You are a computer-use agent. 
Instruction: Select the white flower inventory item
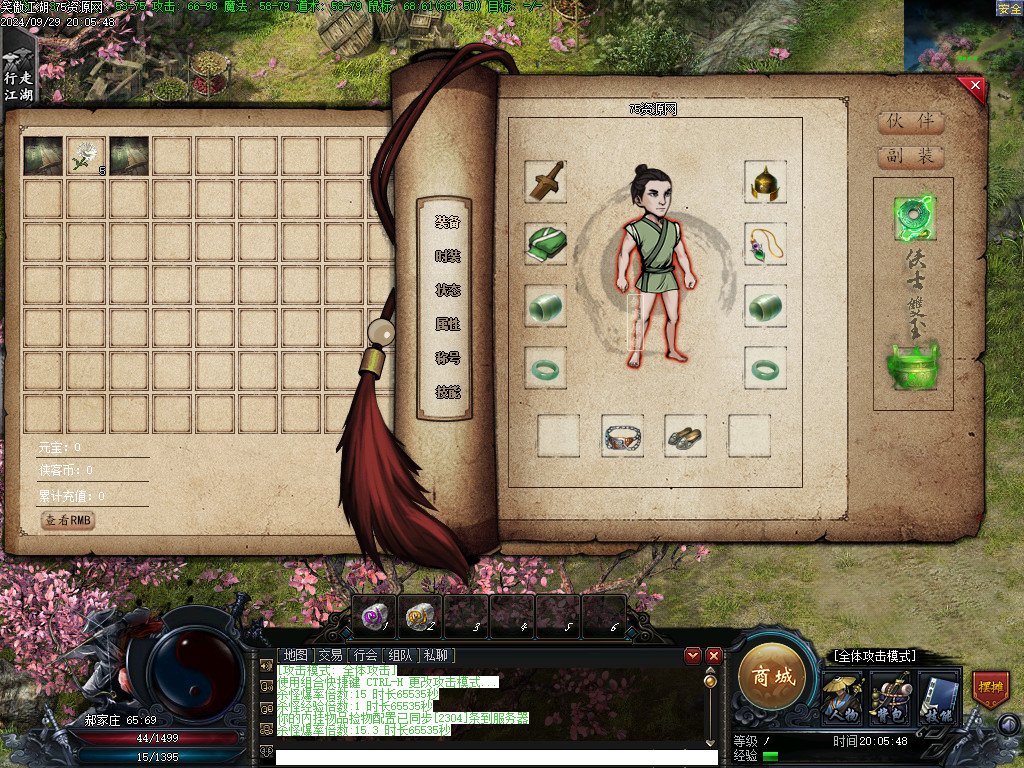pyautogui.click(x=86, y=157)
